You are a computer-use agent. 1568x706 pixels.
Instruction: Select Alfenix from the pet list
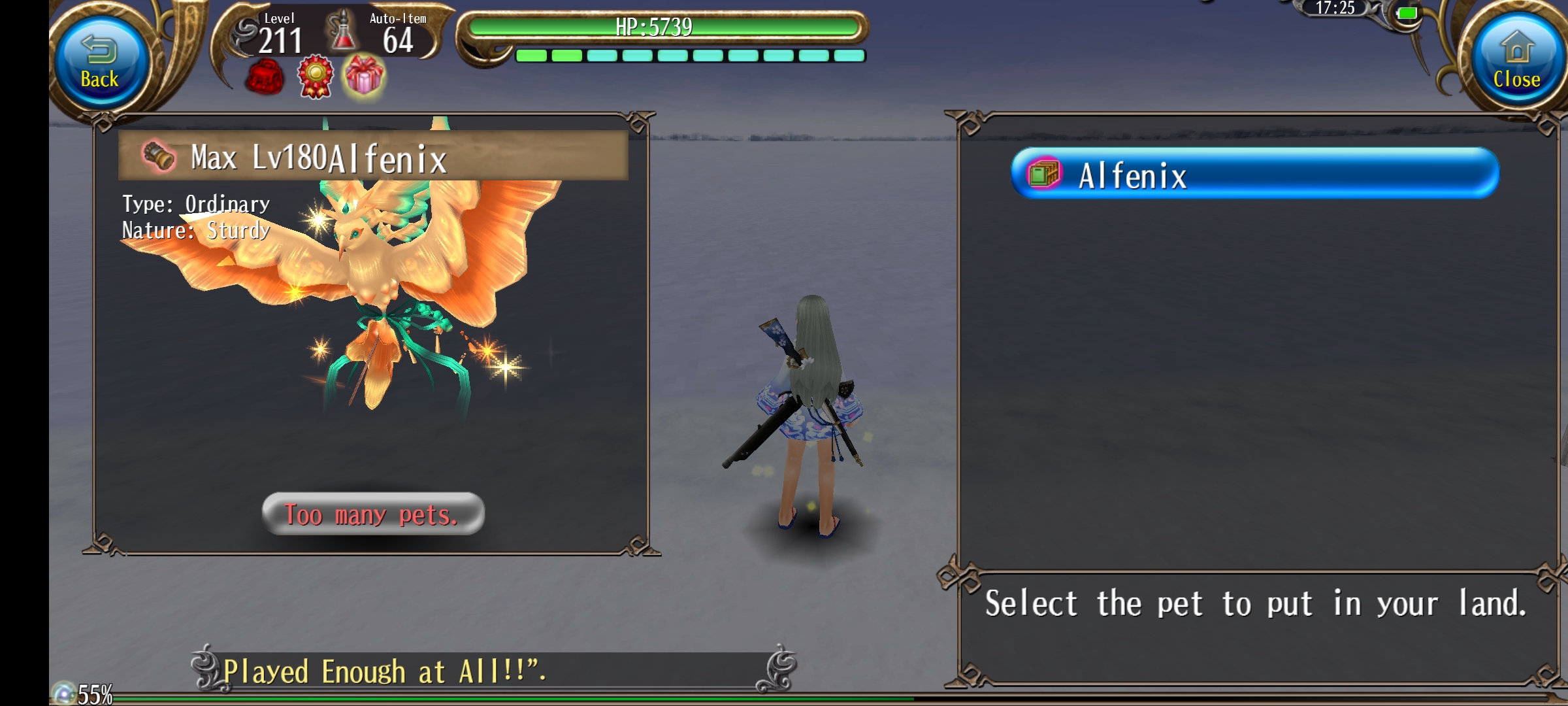pyautogui.click(x=1254, y=174)
